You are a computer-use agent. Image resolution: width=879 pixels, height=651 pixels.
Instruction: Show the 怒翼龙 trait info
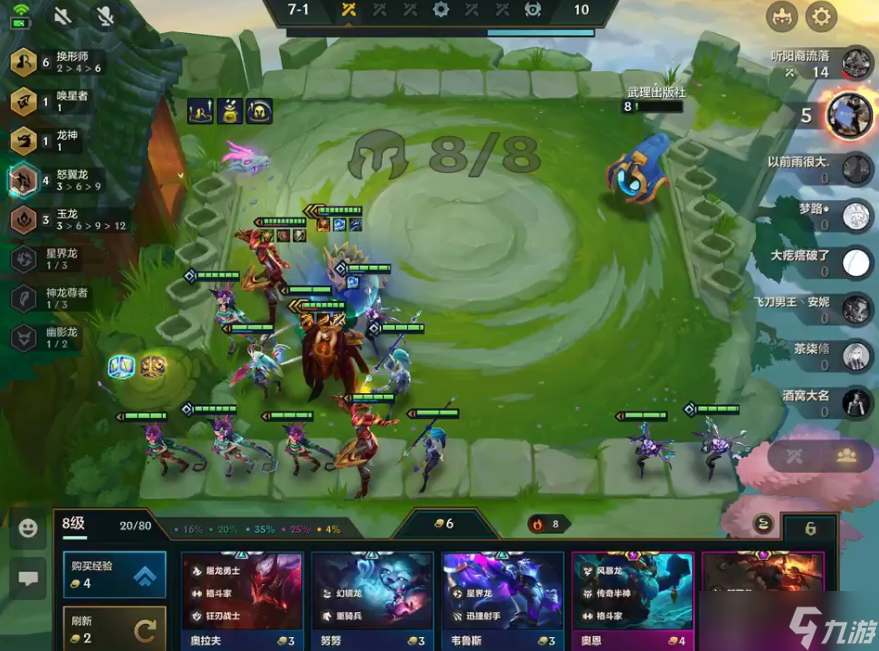(x=24, y=180)
